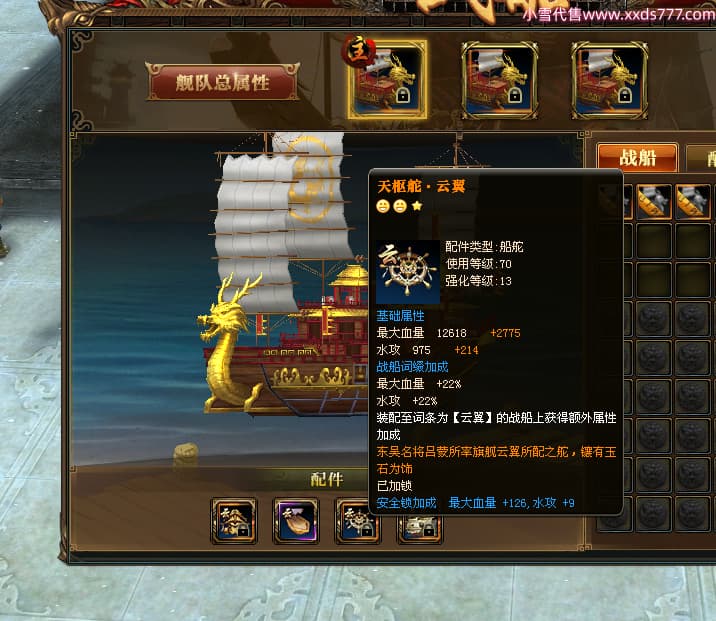
Task: Select the purple-bordered hull accessory slot
Action: point(297,521)
